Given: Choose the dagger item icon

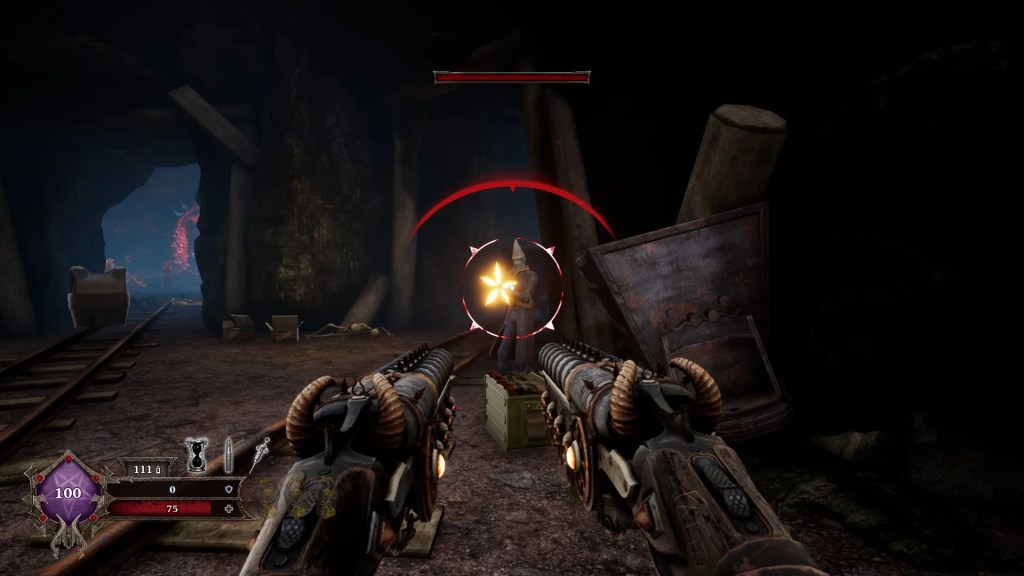Looking at the screenshot, I should [259, 454].
